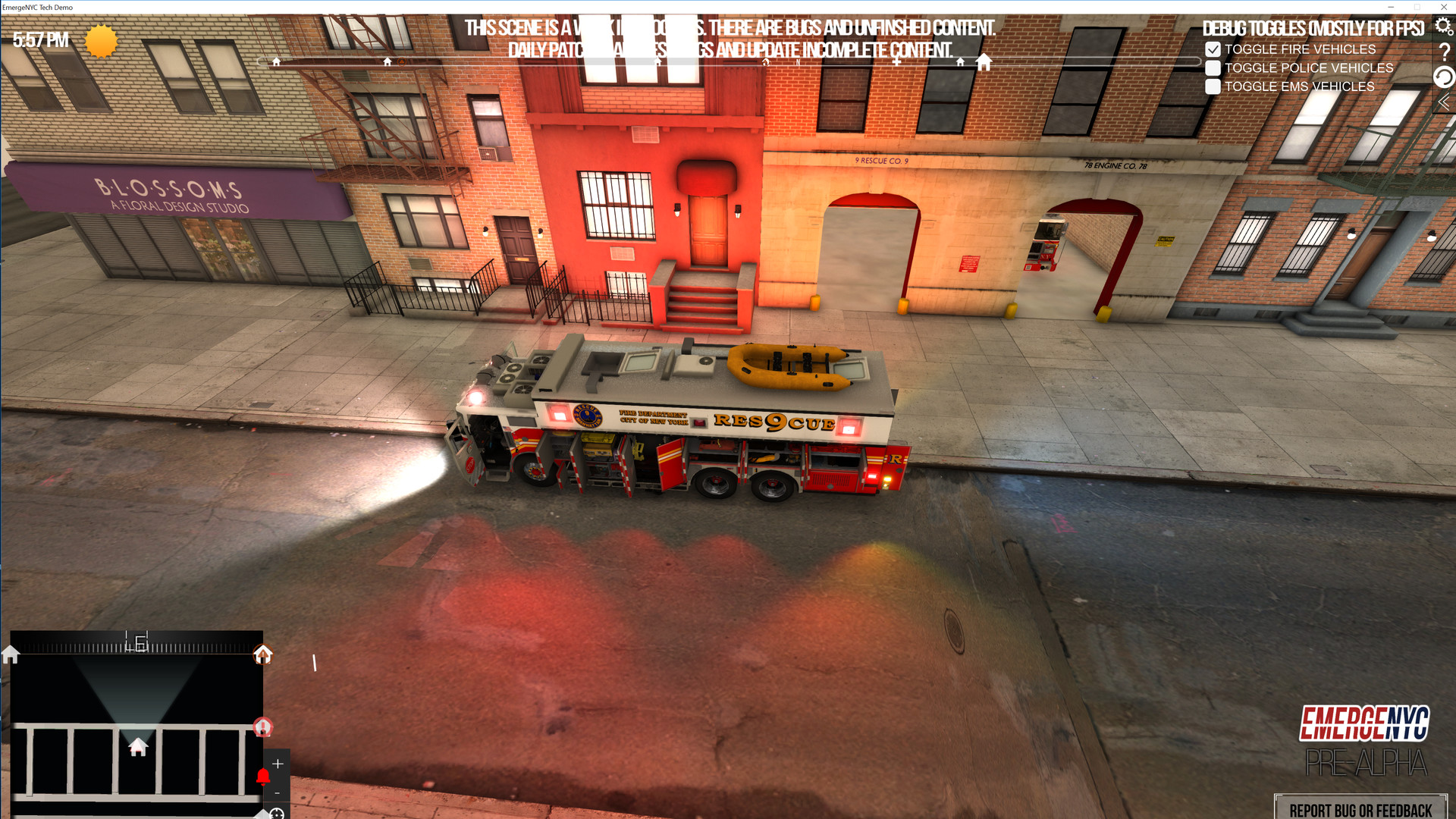Click the white house icon at minimap top-left

point(10,654)
